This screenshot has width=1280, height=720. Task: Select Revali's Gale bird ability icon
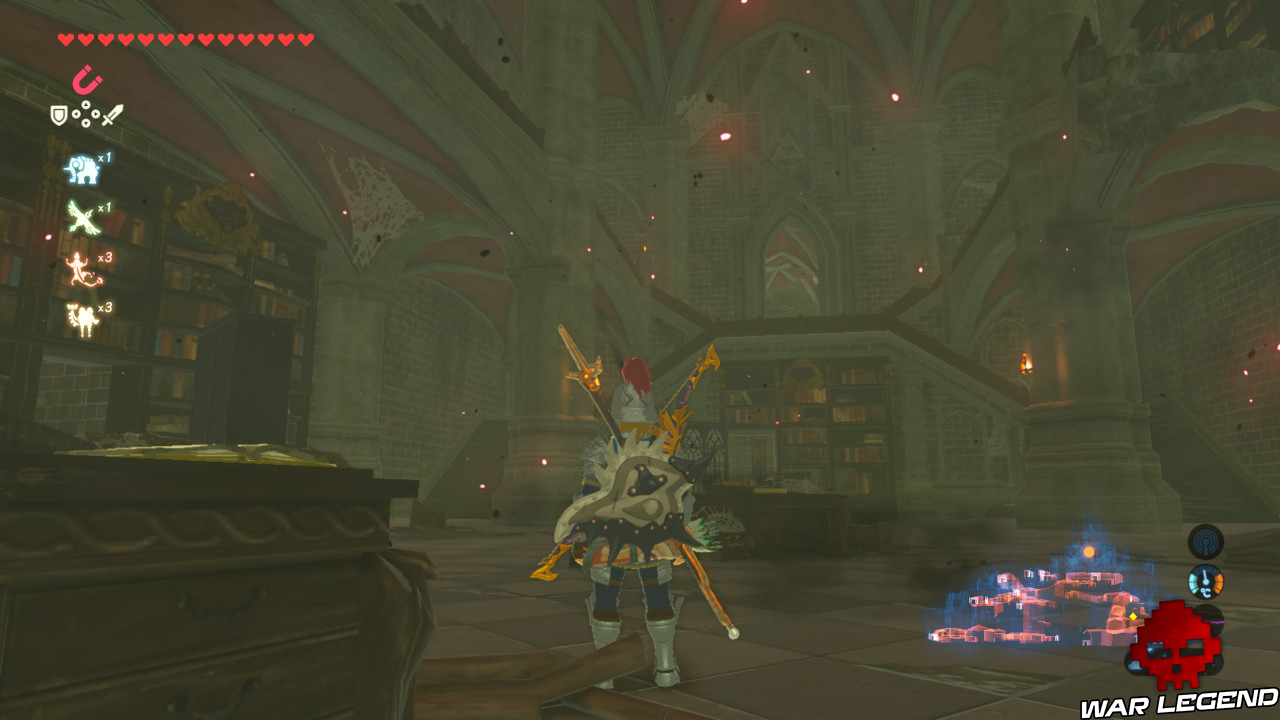[x=82, y=215]
